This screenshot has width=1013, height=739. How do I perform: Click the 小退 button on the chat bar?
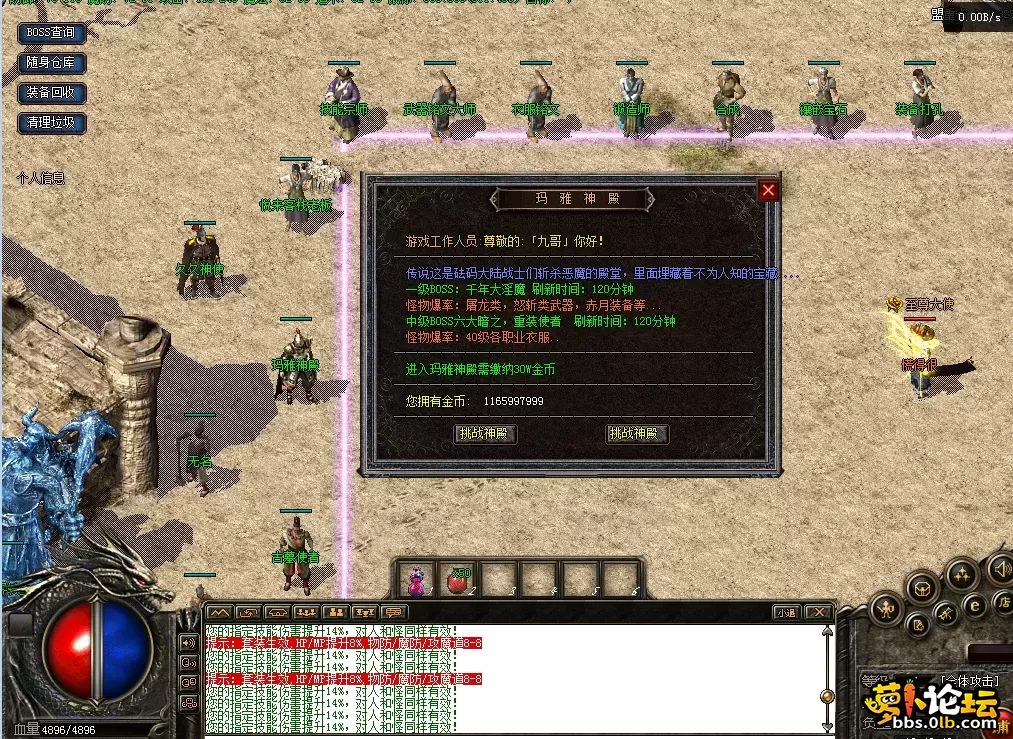(786, 612)
